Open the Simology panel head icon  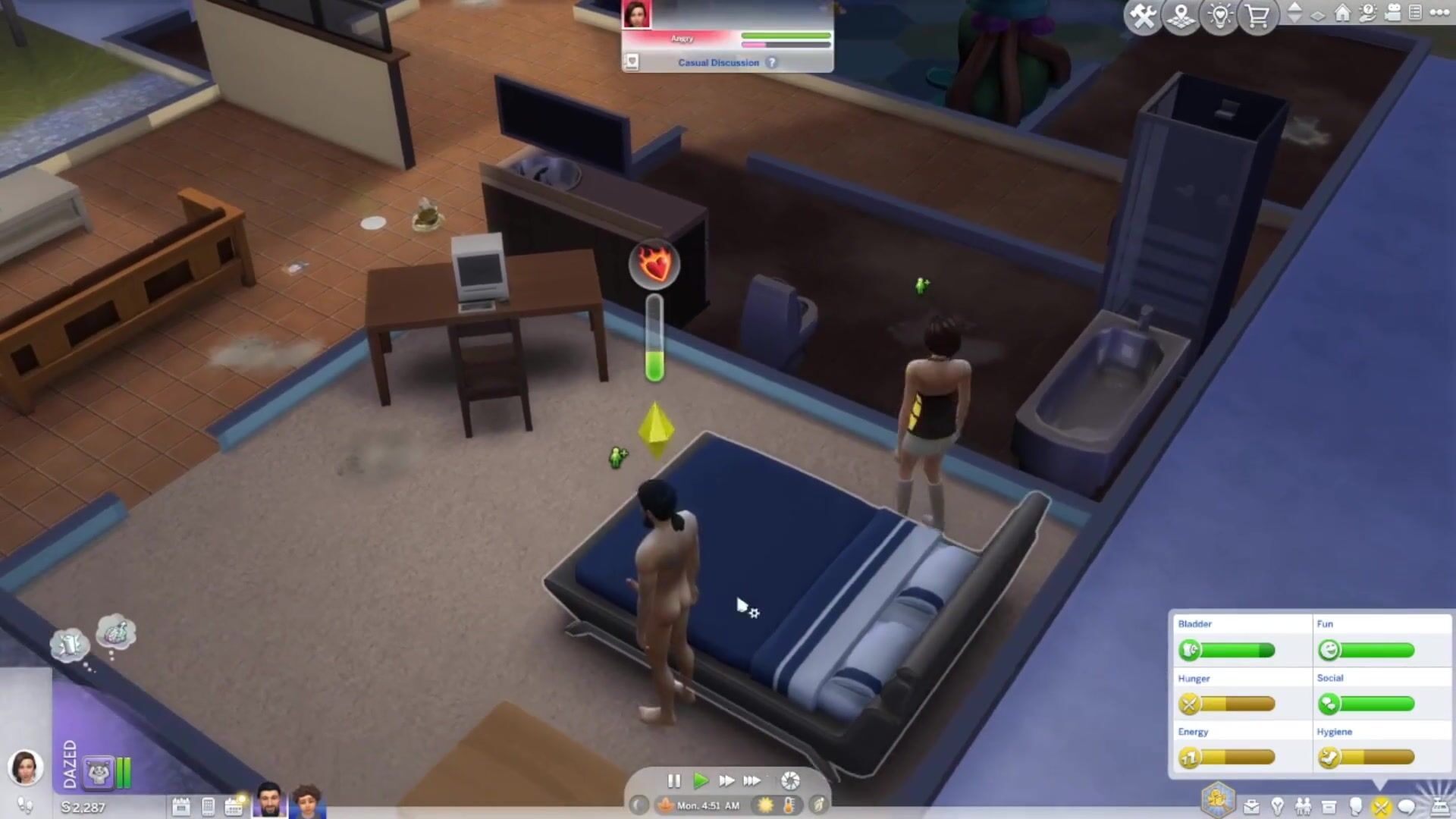point(1355,807)
